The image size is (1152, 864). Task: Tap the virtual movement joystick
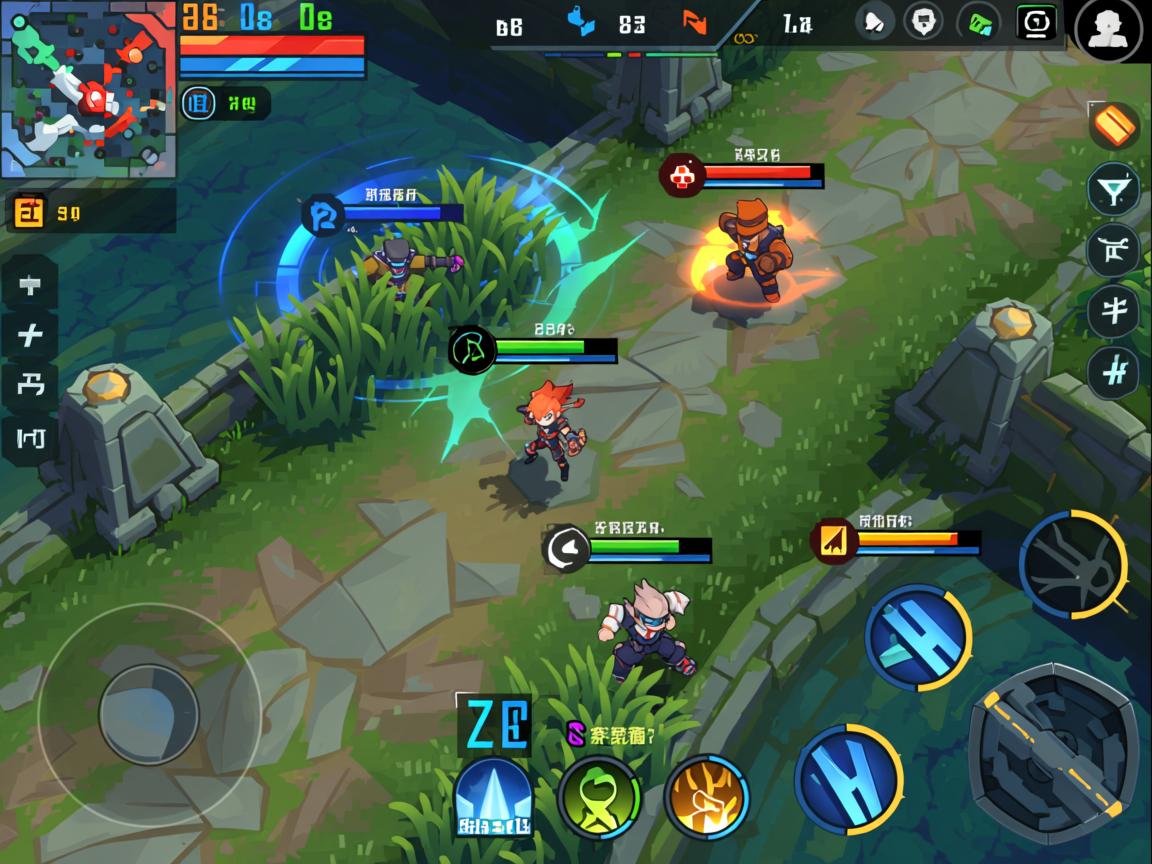click(x=149, y=714)
